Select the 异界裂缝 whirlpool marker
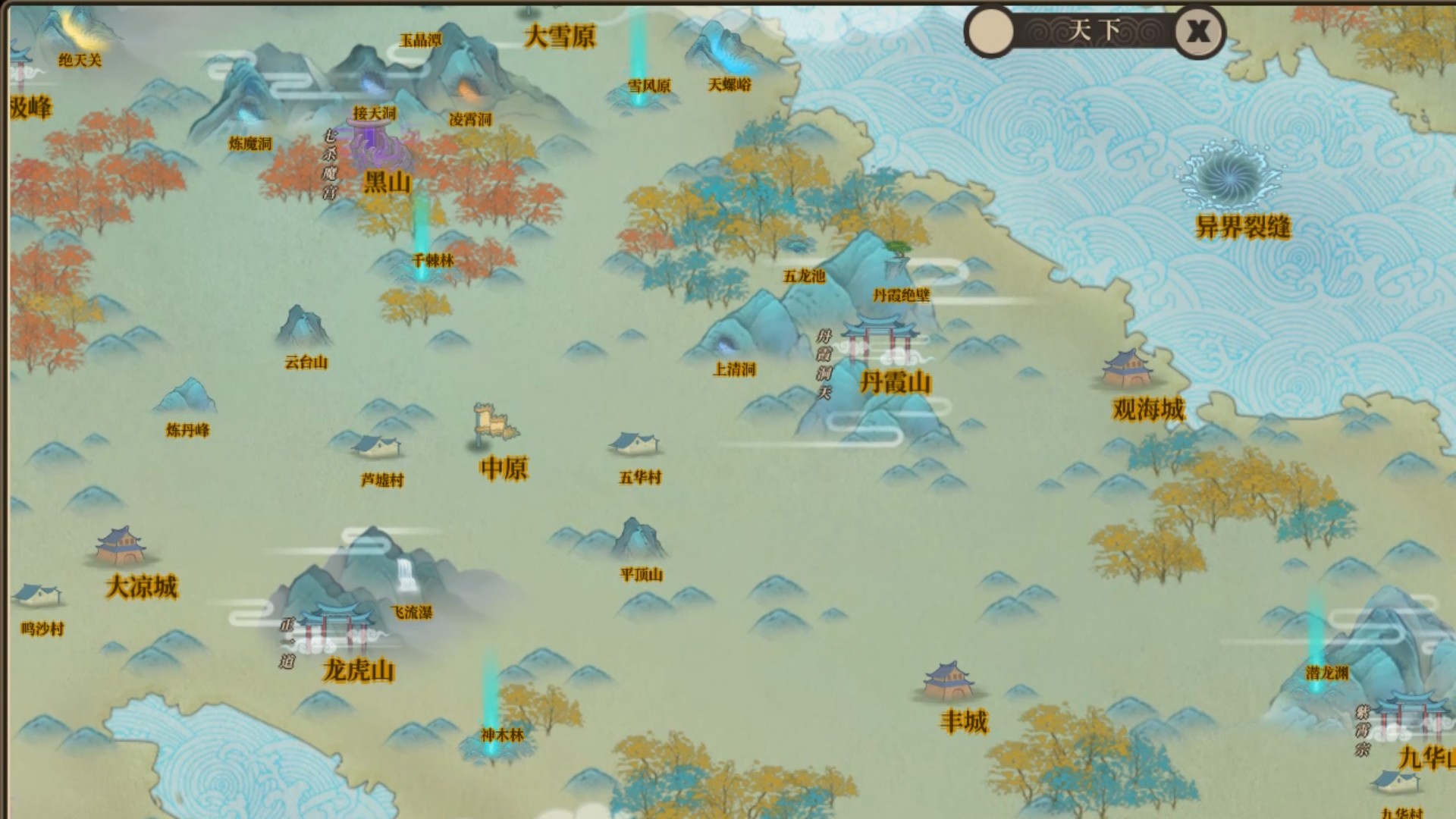Screen dimensions: 1456x819 [x=1231, y=177]
